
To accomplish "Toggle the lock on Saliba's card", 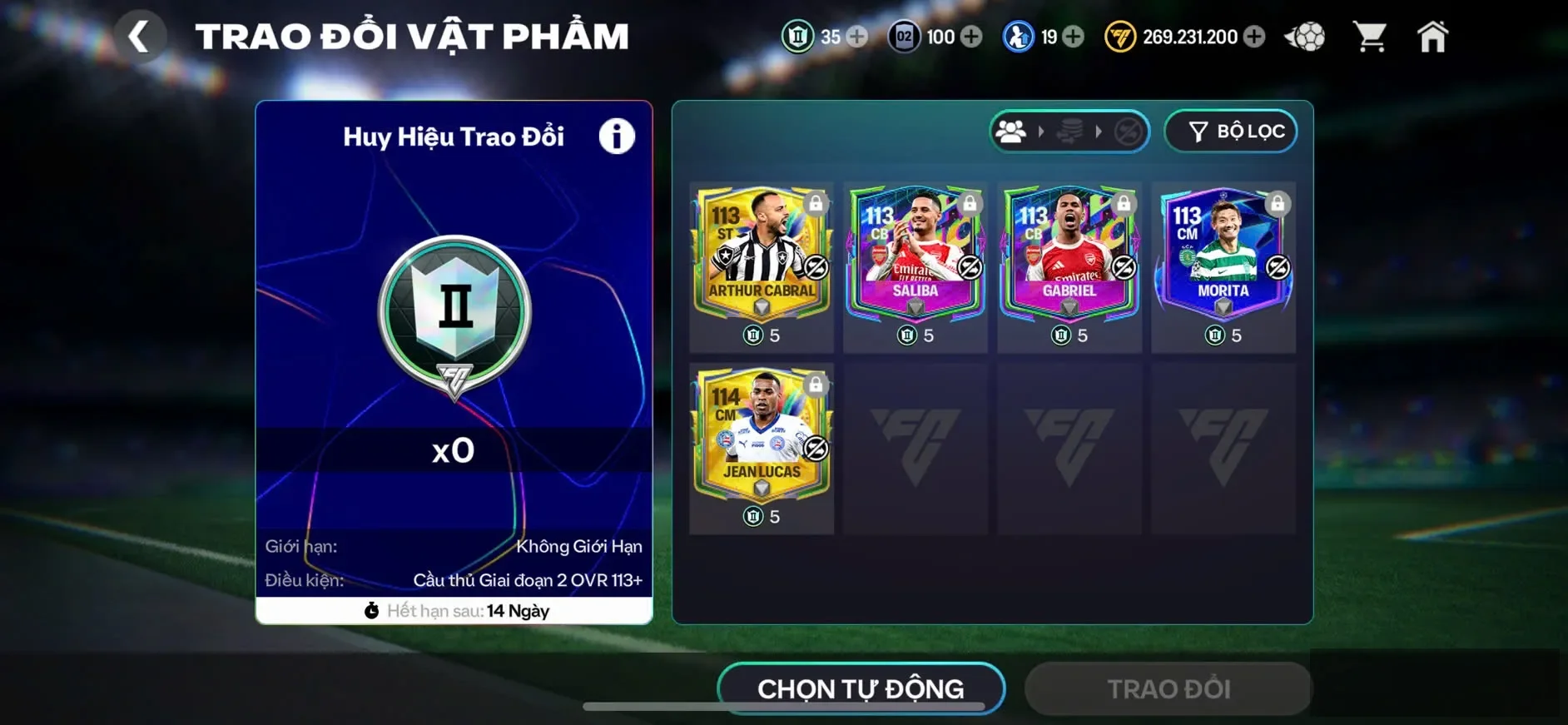I will coord(969,203).
